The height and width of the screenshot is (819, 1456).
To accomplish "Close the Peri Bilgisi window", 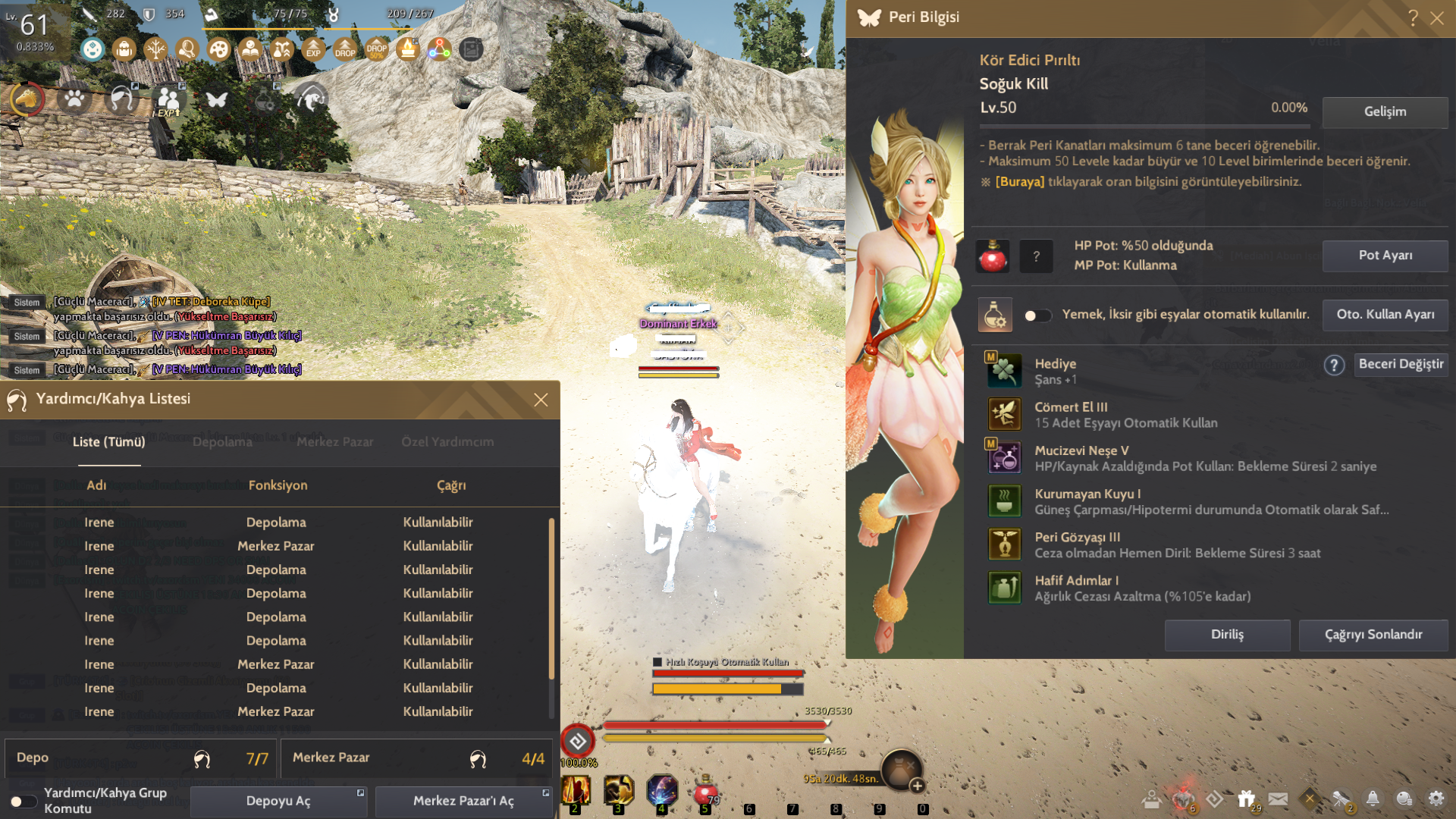I will click(x=1437, y=18).
